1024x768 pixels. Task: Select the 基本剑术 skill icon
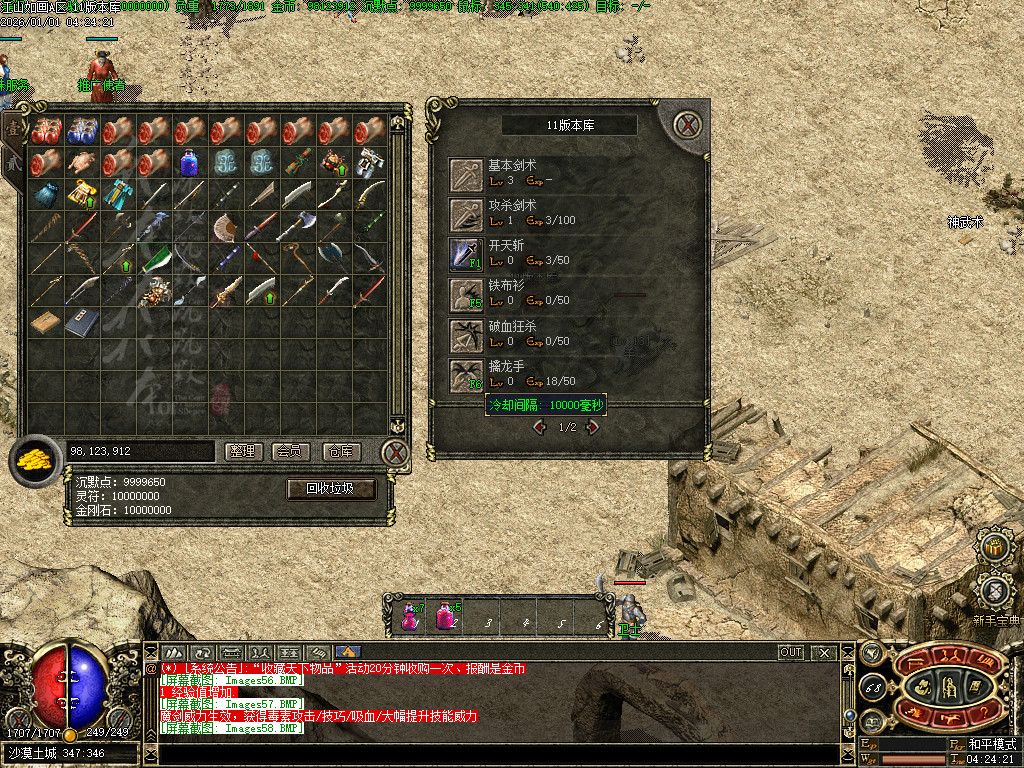pyautogui.click(x=466, y=173)
